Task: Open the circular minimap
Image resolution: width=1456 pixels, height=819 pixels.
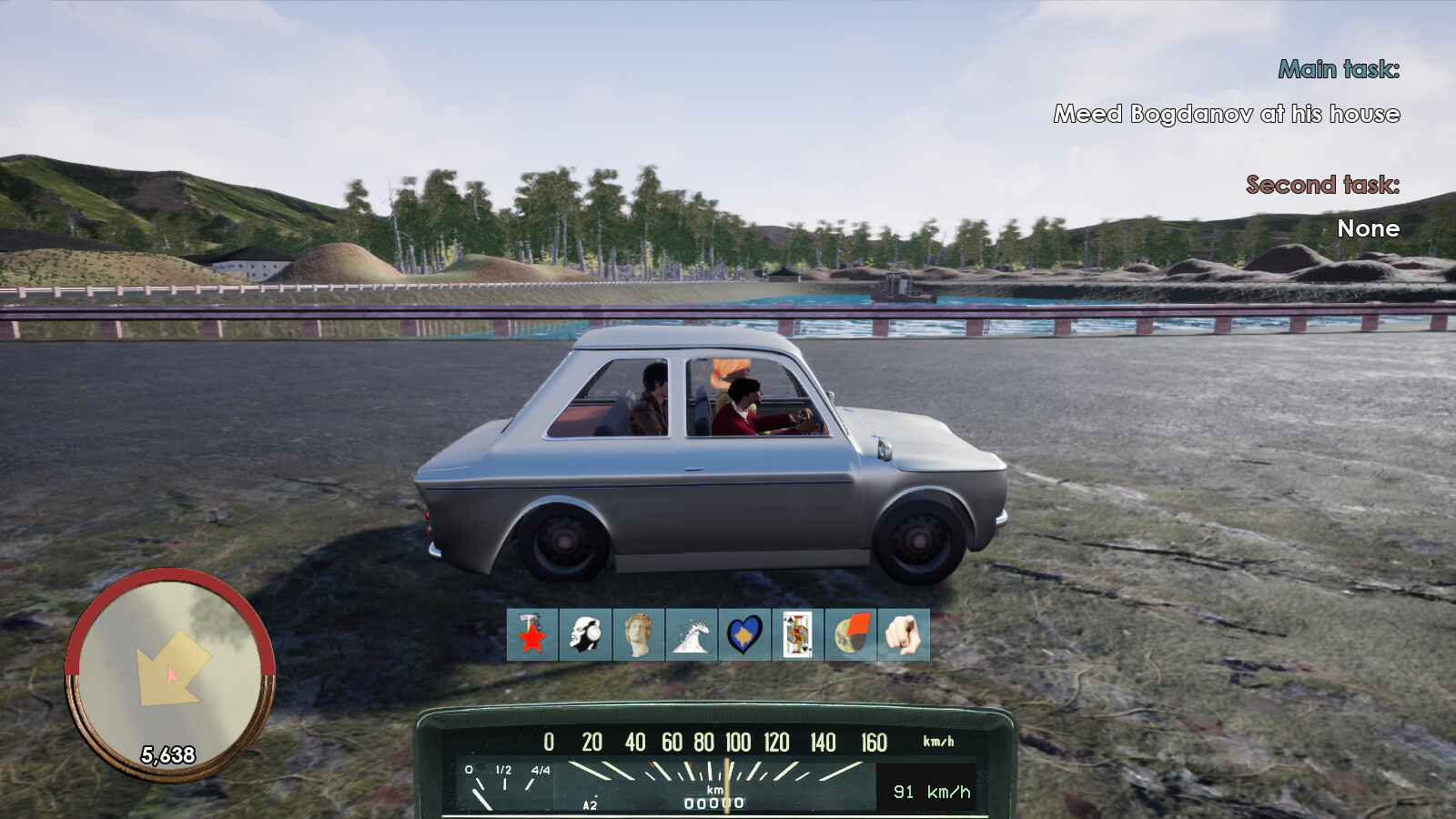Action: [169, 675]
